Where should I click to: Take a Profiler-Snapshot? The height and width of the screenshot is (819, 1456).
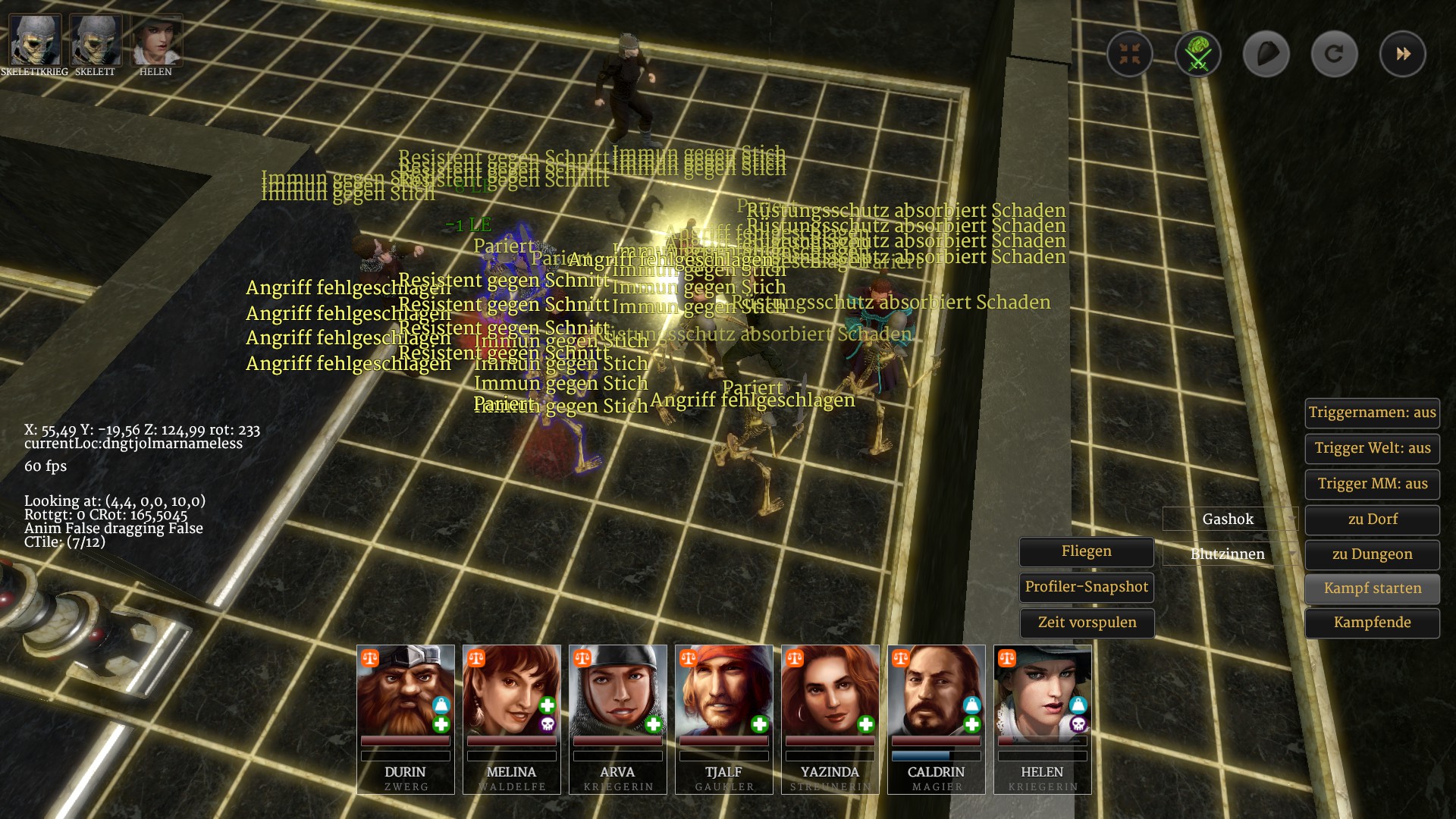1086,587
